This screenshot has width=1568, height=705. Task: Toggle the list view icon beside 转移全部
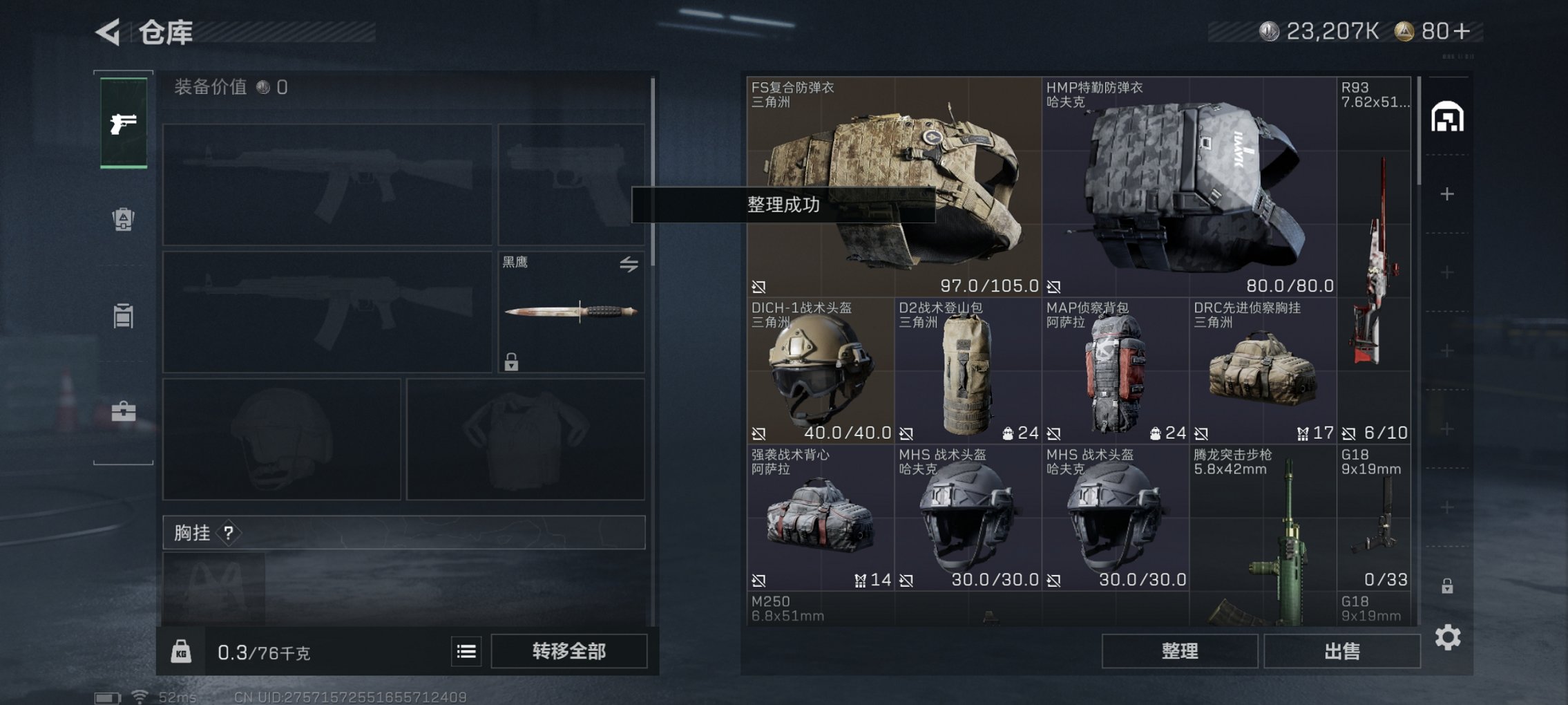click(466, 651)
